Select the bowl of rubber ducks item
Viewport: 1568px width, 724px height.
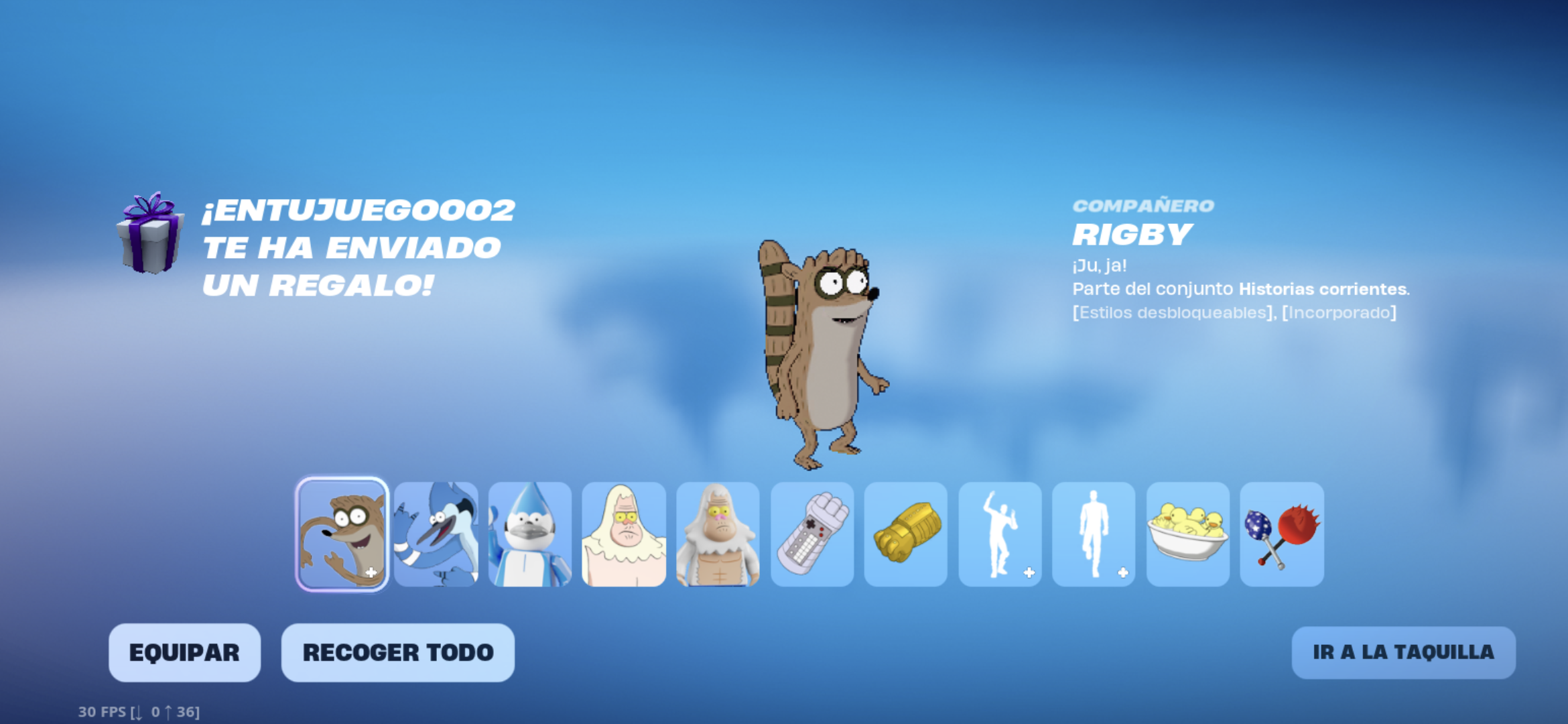click(1188, 534)
